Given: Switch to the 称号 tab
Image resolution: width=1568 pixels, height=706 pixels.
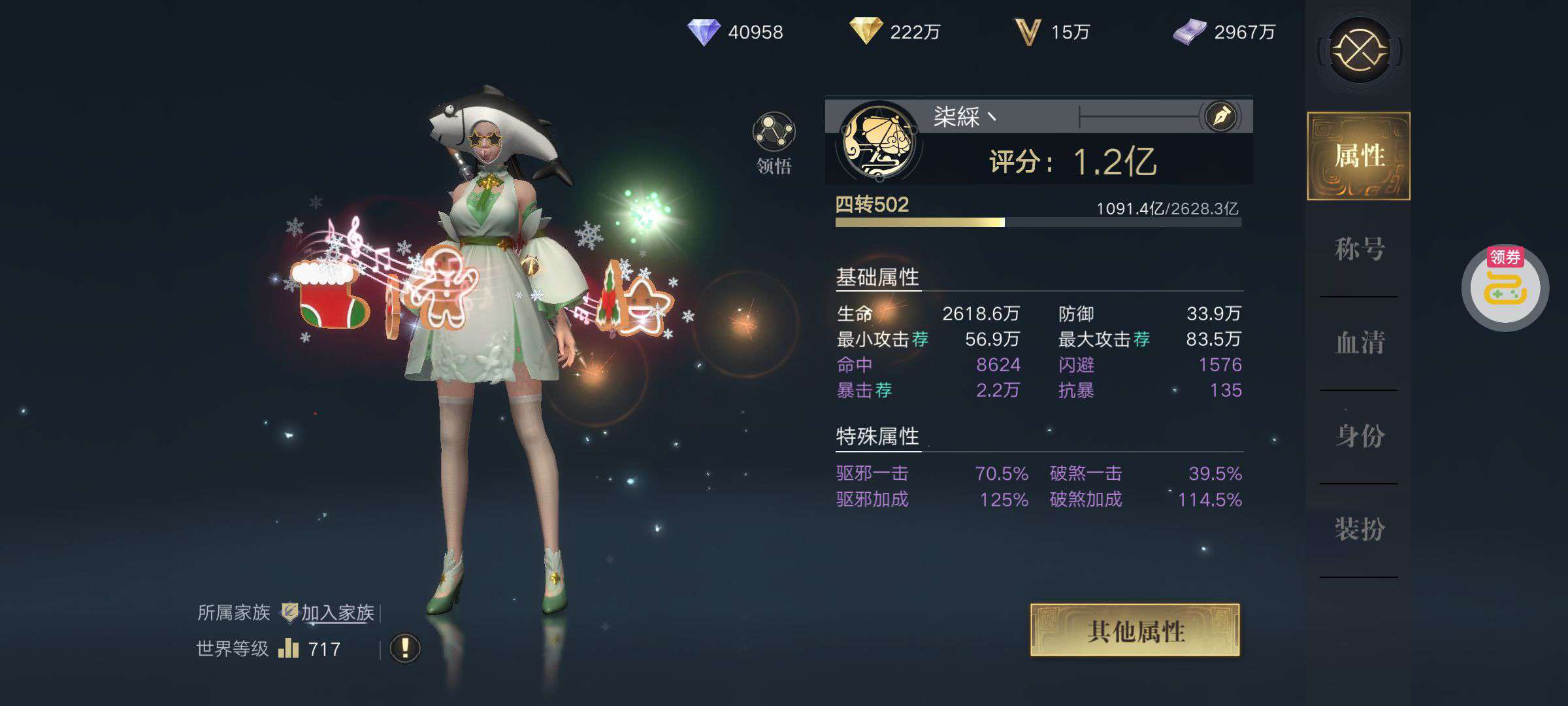Looking at the screenshot, I should pyautogui.click(x=1359, y=249).
